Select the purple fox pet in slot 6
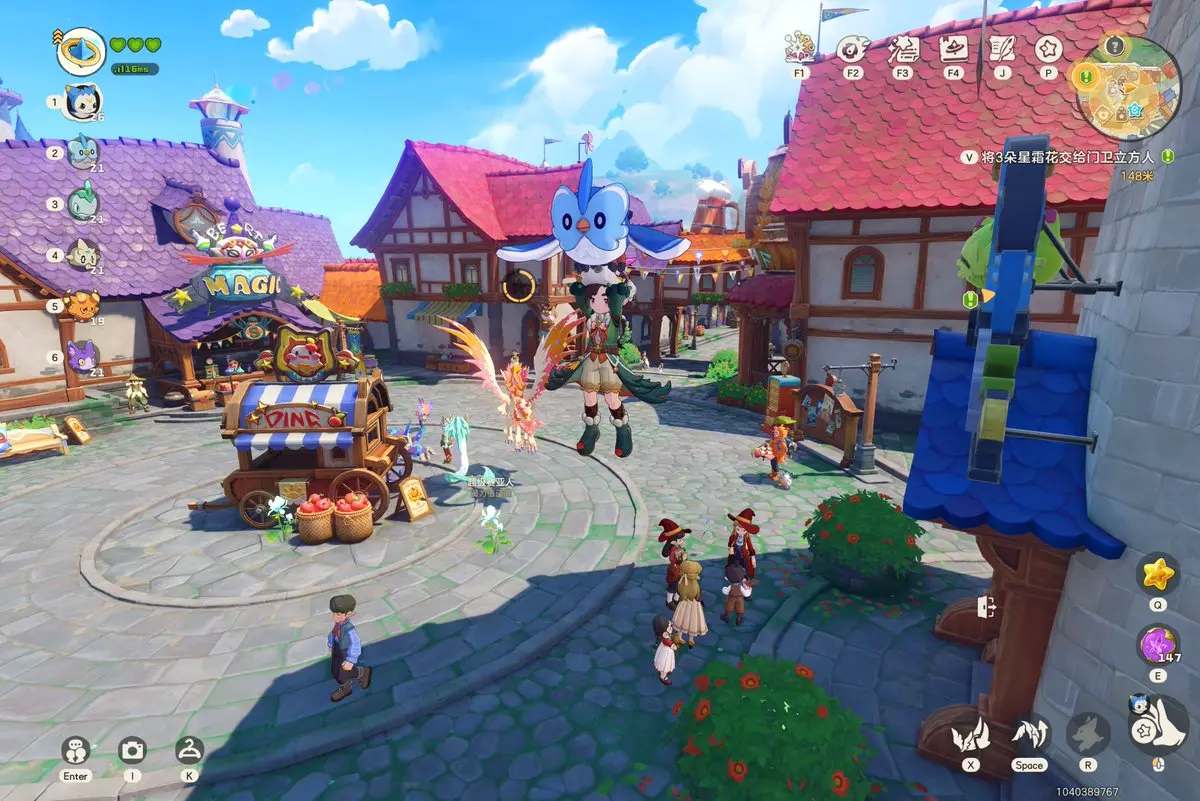Image resolution: width=1200 pixels, height=801 pixels. pos(82,356)
